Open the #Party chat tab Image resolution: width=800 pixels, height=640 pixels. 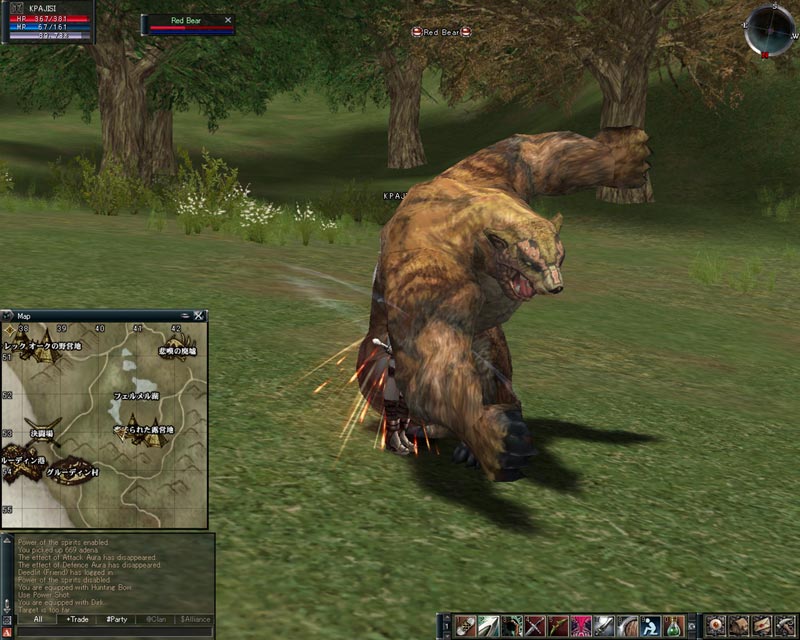click(x=115, y=619)
